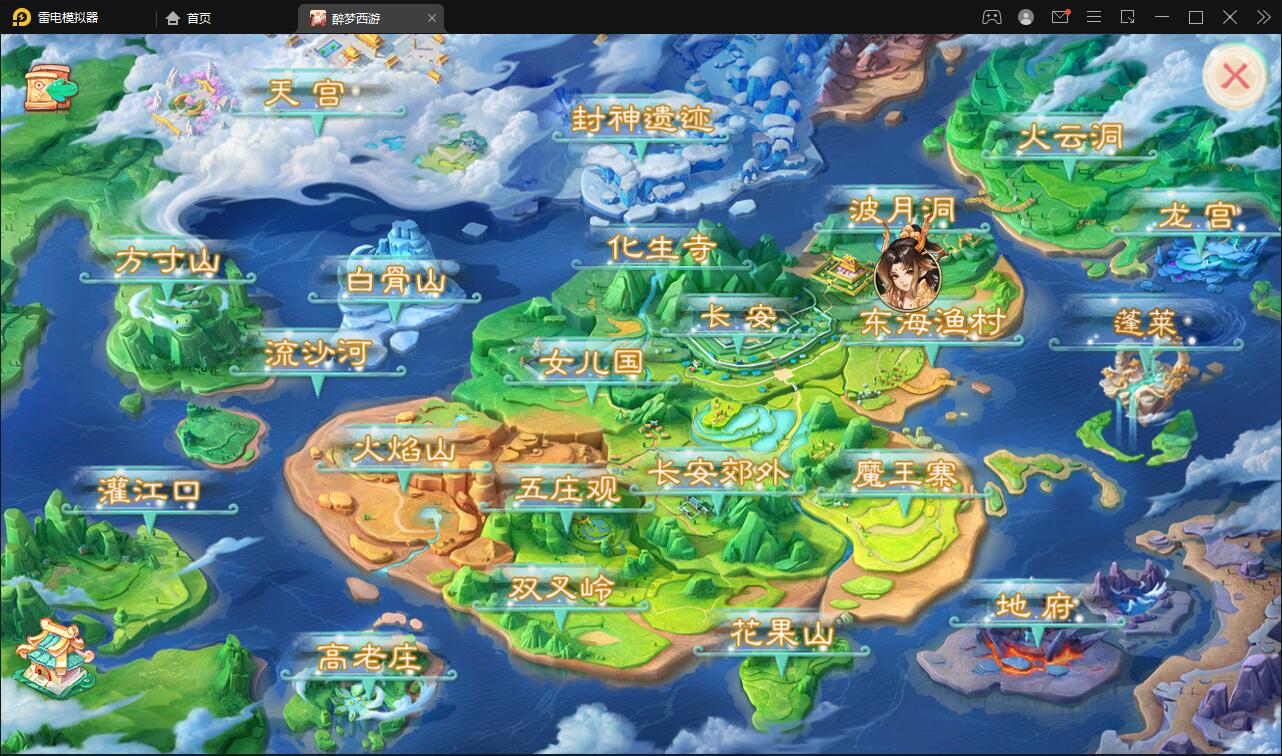Viewport: 1282px width, 756px height.
Task: Select the 封神遗迹 location label
Action: [x=641, y=120]
